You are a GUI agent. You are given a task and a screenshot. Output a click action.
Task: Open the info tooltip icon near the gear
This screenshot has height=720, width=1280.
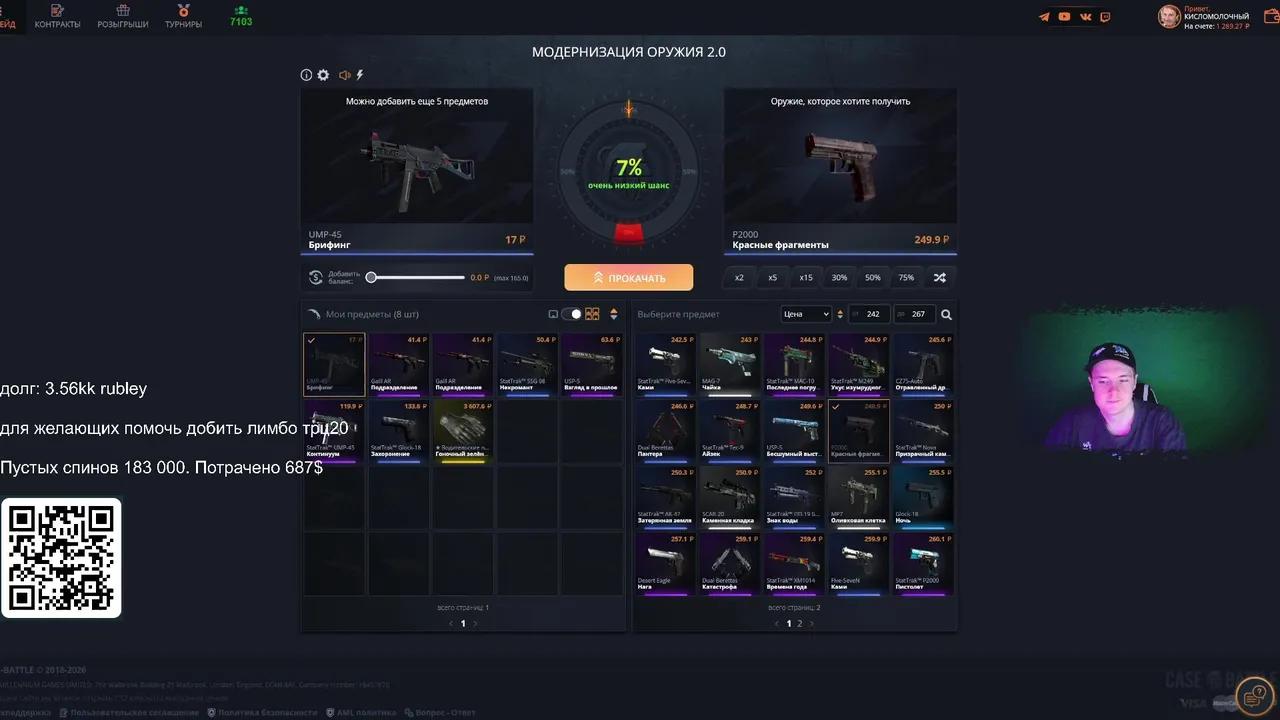(x=306, y=74)
